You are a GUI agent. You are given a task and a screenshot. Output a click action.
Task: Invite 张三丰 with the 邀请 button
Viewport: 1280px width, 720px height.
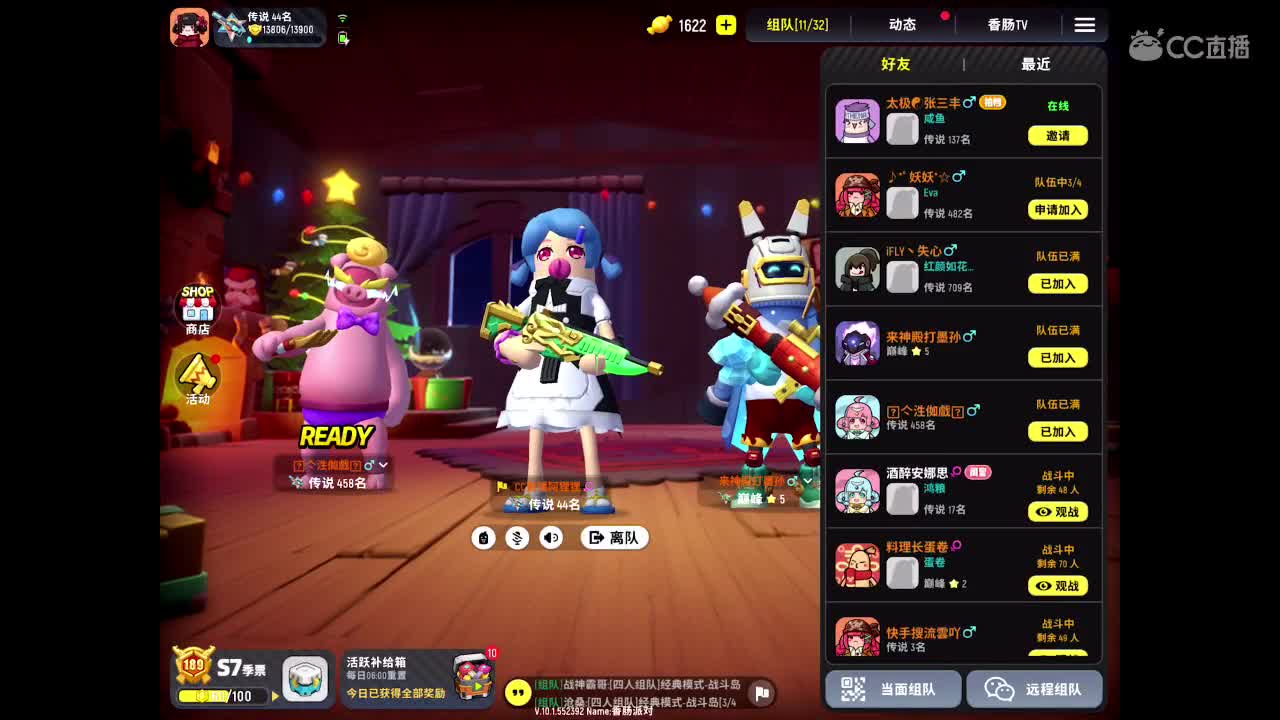pos(1057,135)
